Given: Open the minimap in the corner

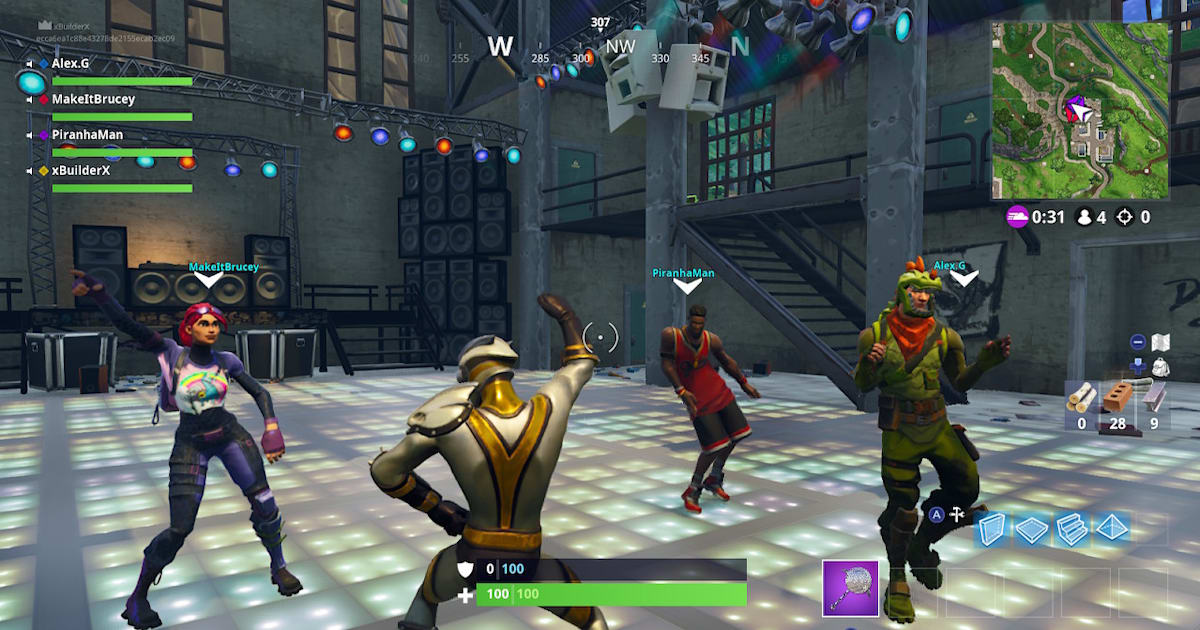Looking at the screenshot, I should tap(1081, 111).
